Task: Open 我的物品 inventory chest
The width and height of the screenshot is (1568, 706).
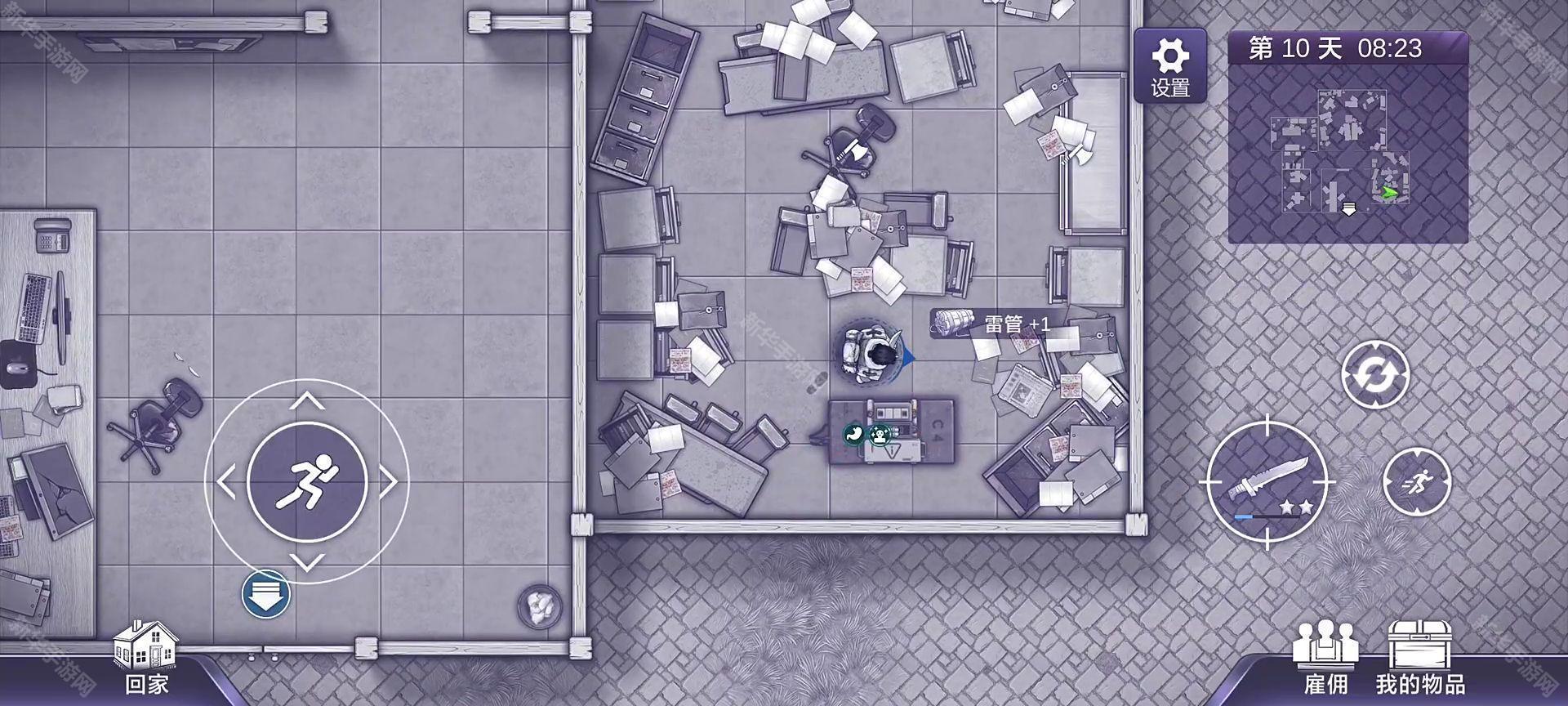Action: 1419,658
